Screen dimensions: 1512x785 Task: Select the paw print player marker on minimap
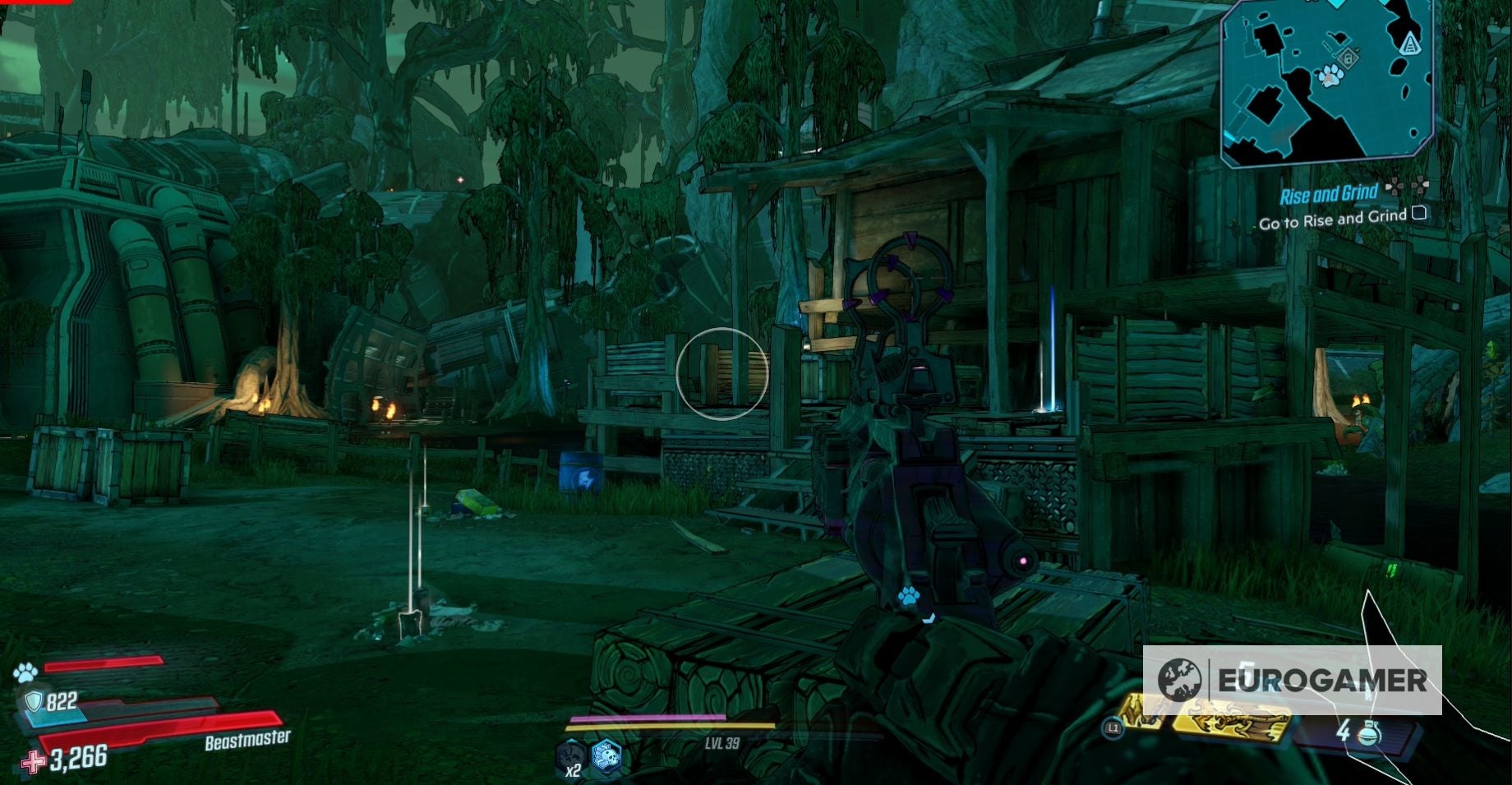pos(1332,76)
